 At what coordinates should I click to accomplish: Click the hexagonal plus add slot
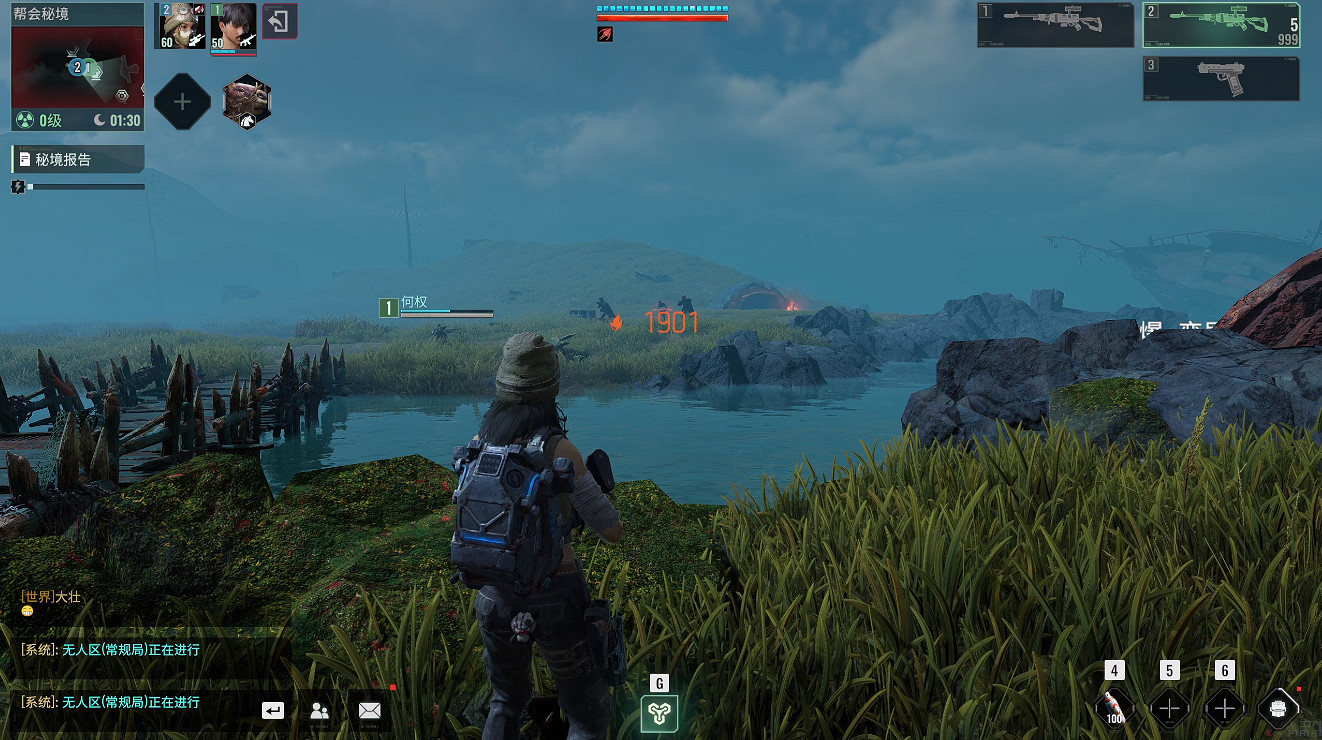pos(182,101)
